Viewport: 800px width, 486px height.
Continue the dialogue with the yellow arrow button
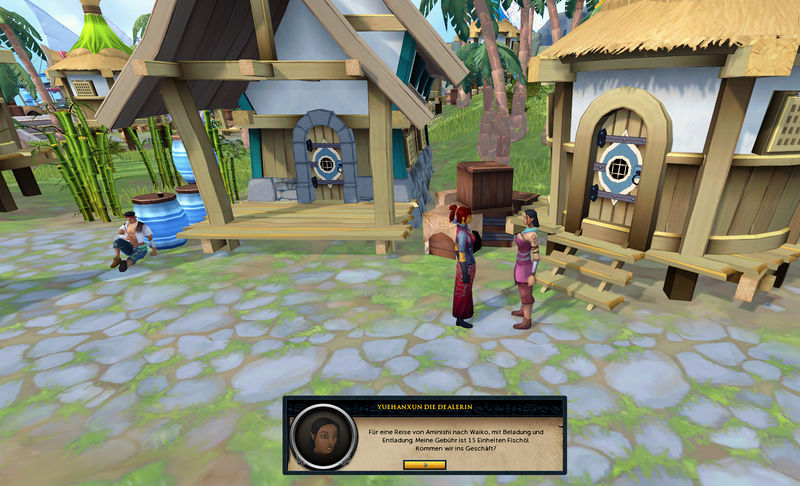point(424,465)
